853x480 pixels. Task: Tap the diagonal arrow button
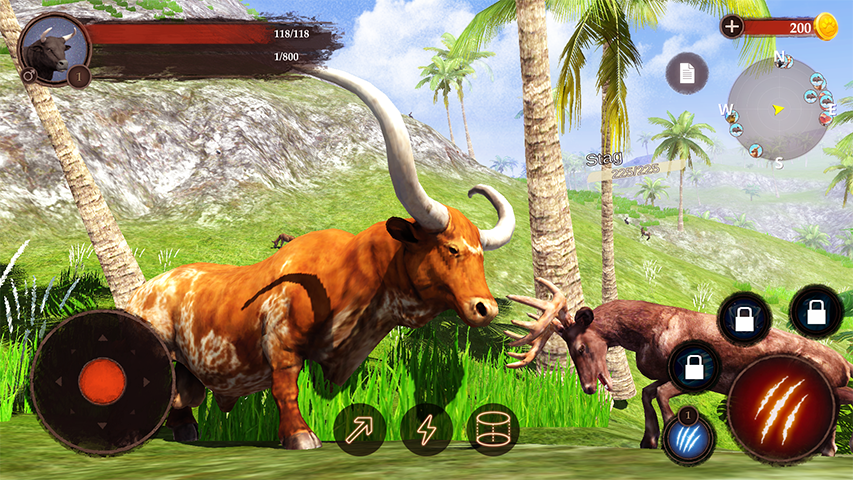coord(359,430)
